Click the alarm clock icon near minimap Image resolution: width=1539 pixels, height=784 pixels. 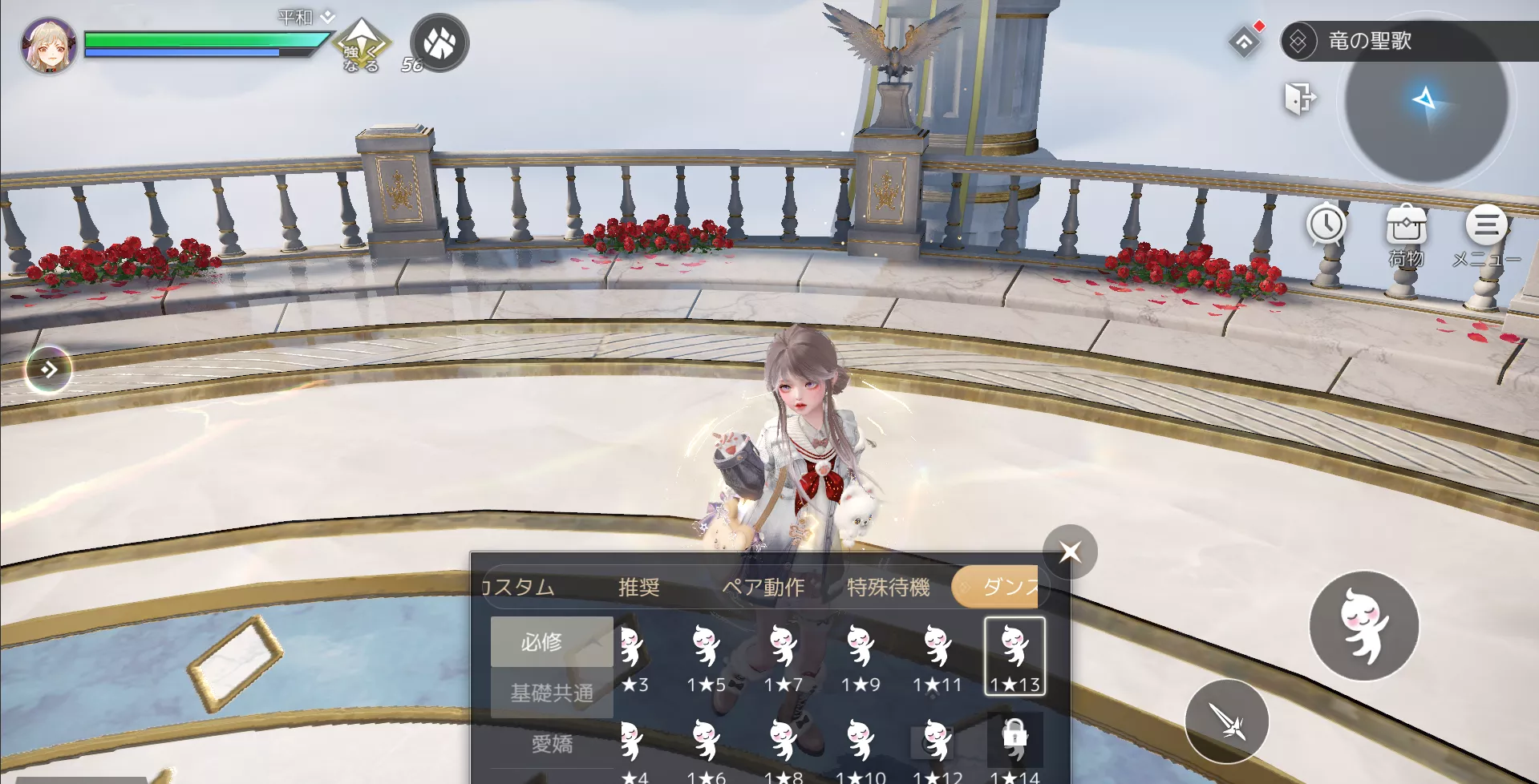(x=1326, y=225)
